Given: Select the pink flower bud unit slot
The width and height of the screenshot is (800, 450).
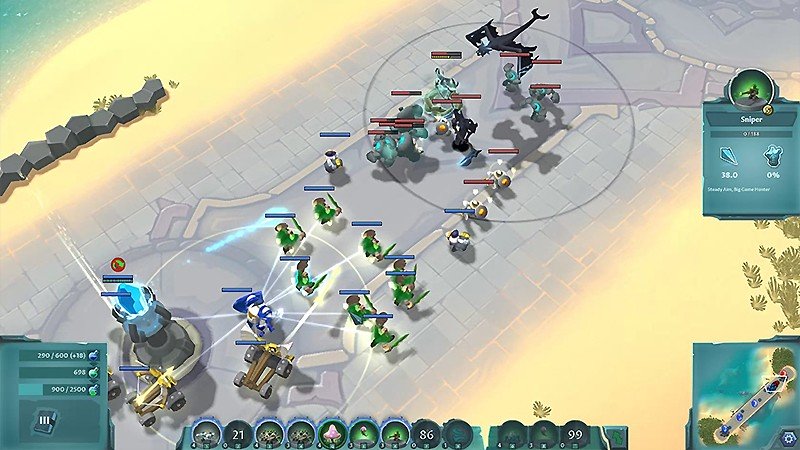Looking at the screenshot, I should click(363, 435).
